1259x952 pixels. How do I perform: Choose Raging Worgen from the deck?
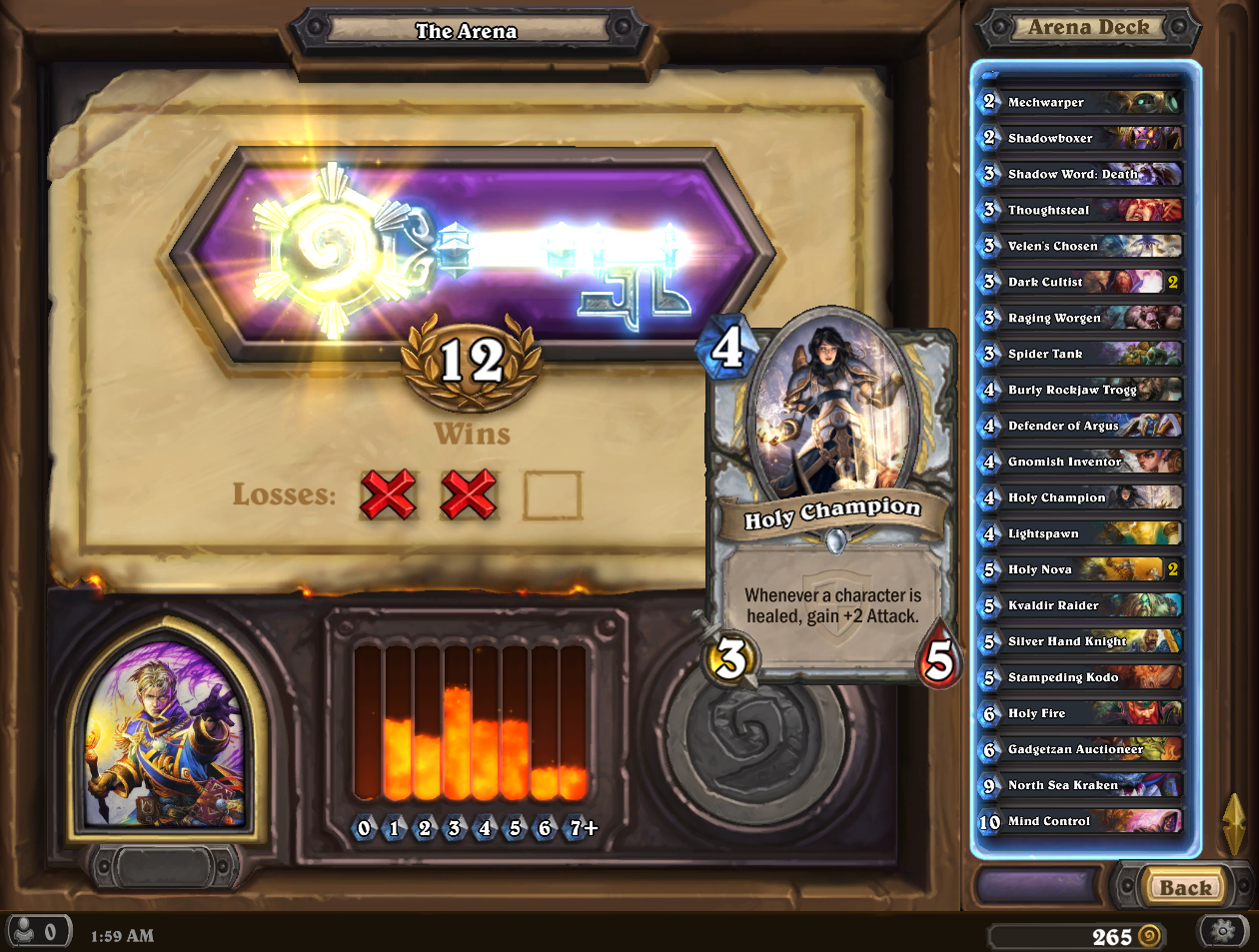pos(1081,318)
